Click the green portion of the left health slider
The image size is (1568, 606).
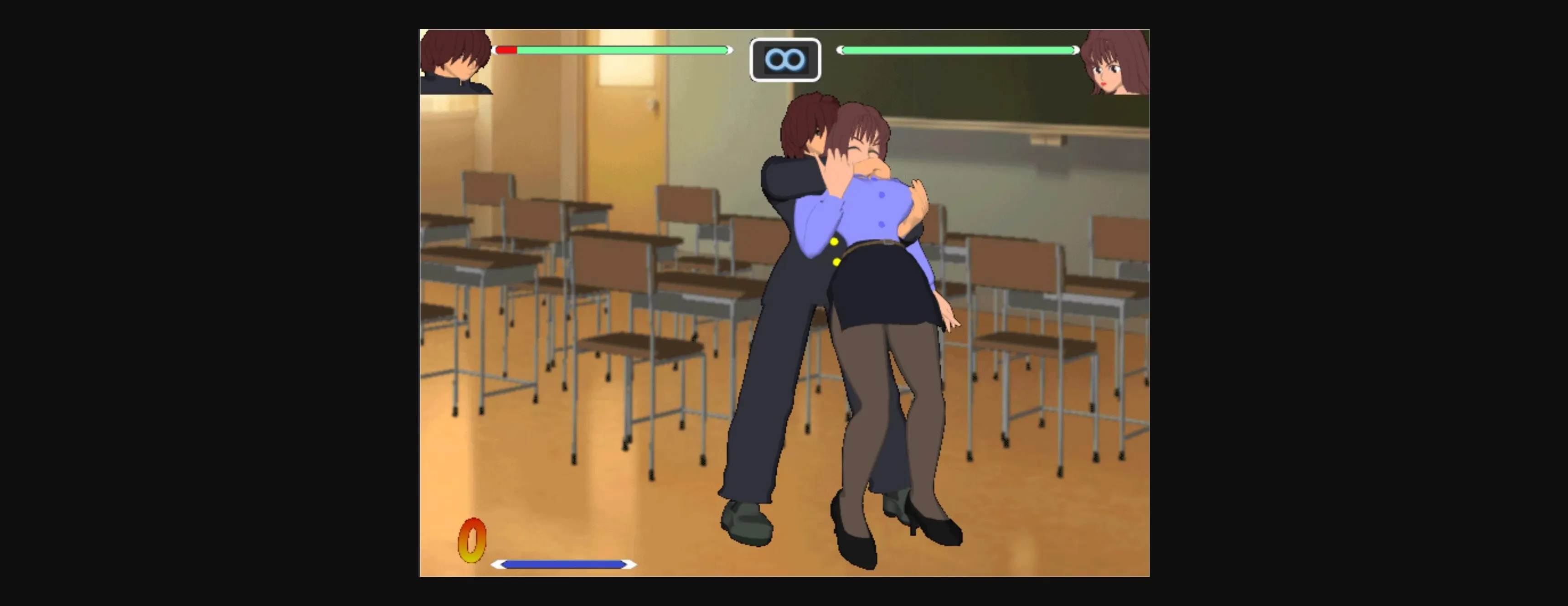621,50
